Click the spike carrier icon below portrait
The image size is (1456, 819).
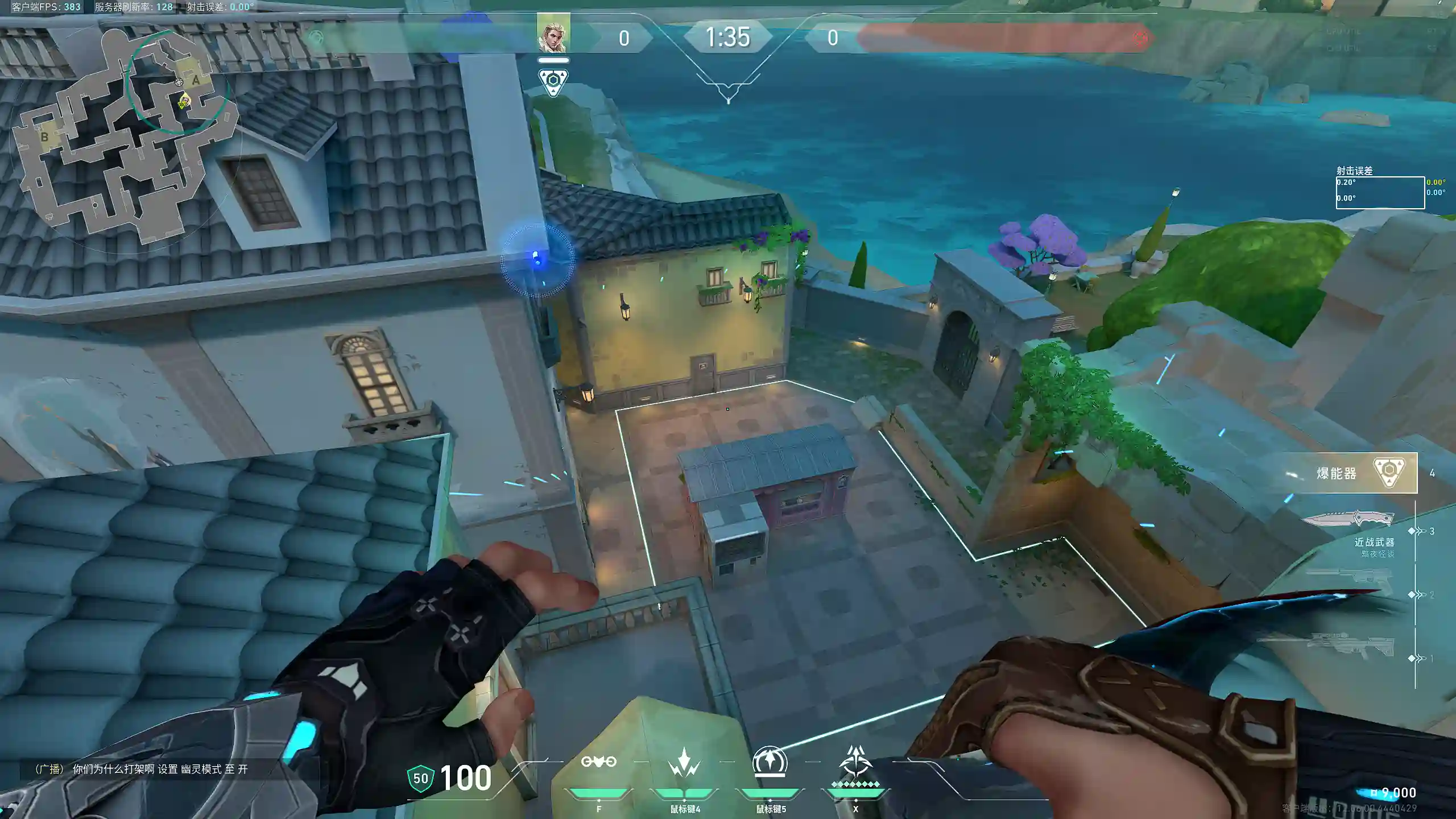point(553,81)
